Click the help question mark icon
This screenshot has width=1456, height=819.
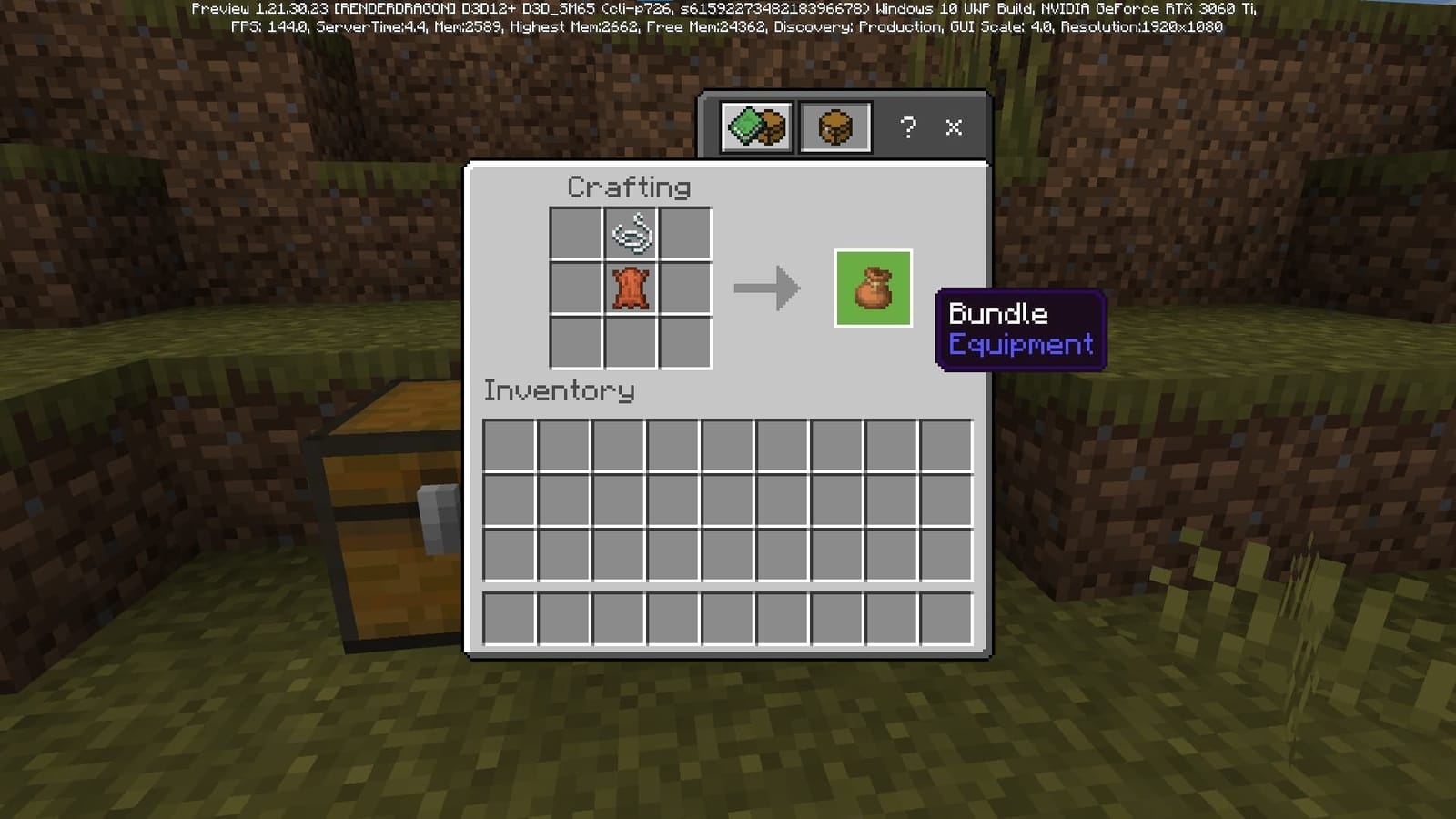tap(906, 127)
